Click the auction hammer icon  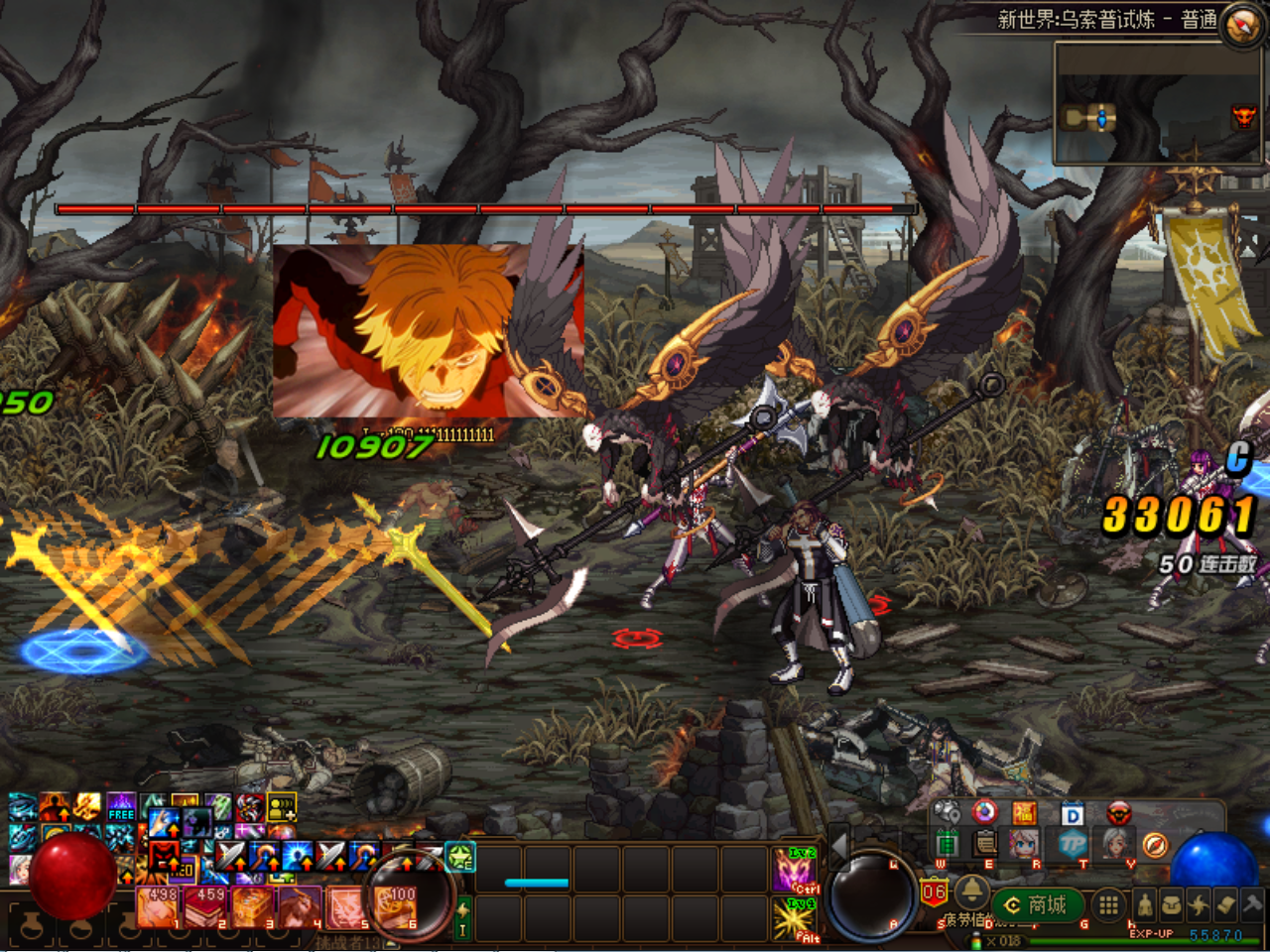click(1252, 904)
